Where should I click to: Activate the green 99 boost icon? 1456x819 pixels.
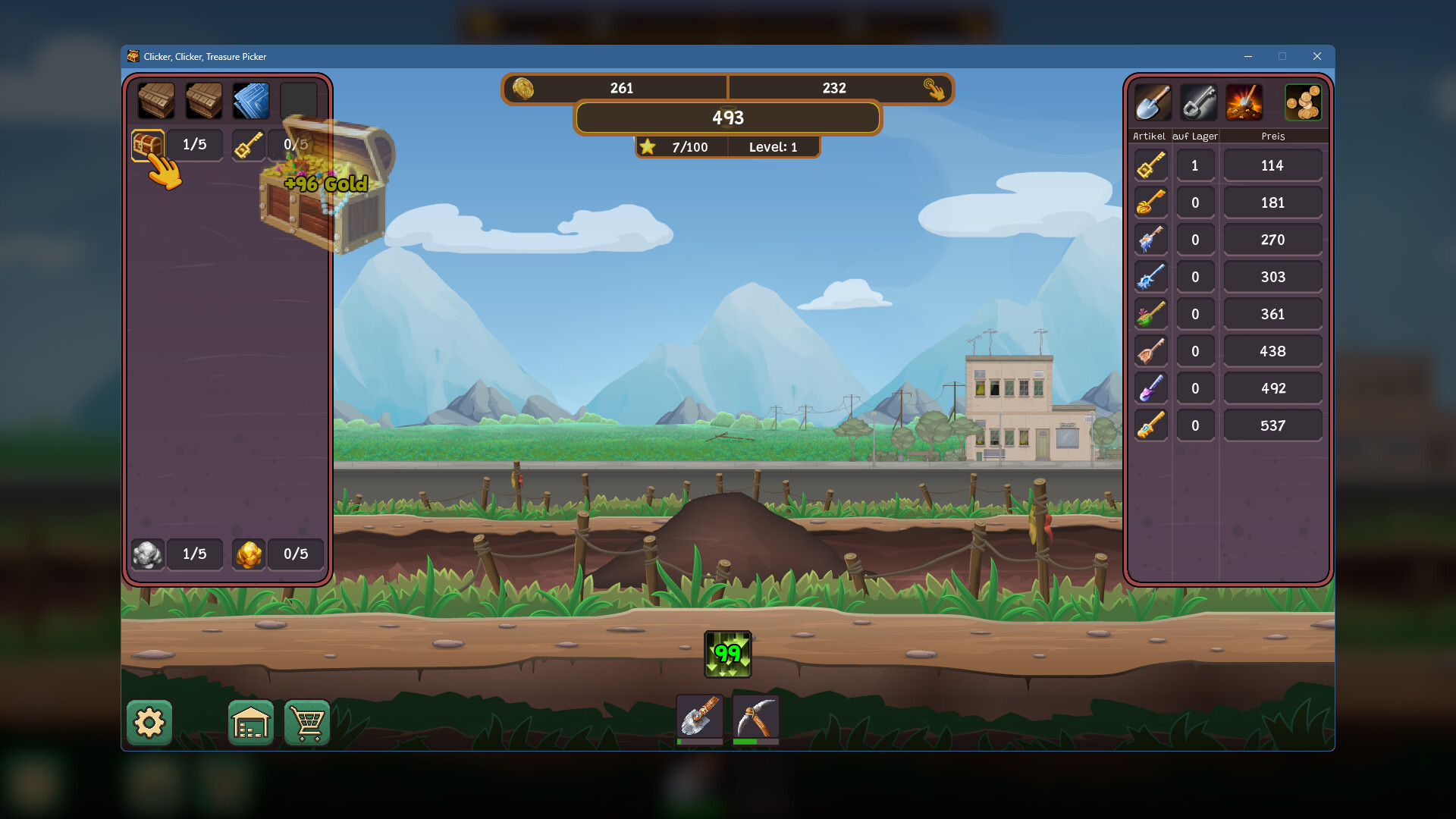(728, 654)
